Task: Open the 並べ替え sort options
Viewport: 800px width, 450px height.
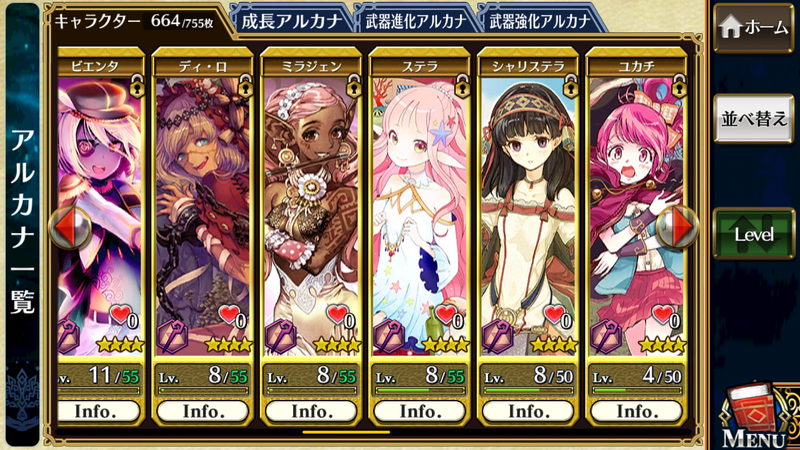Action: point(755,118)
